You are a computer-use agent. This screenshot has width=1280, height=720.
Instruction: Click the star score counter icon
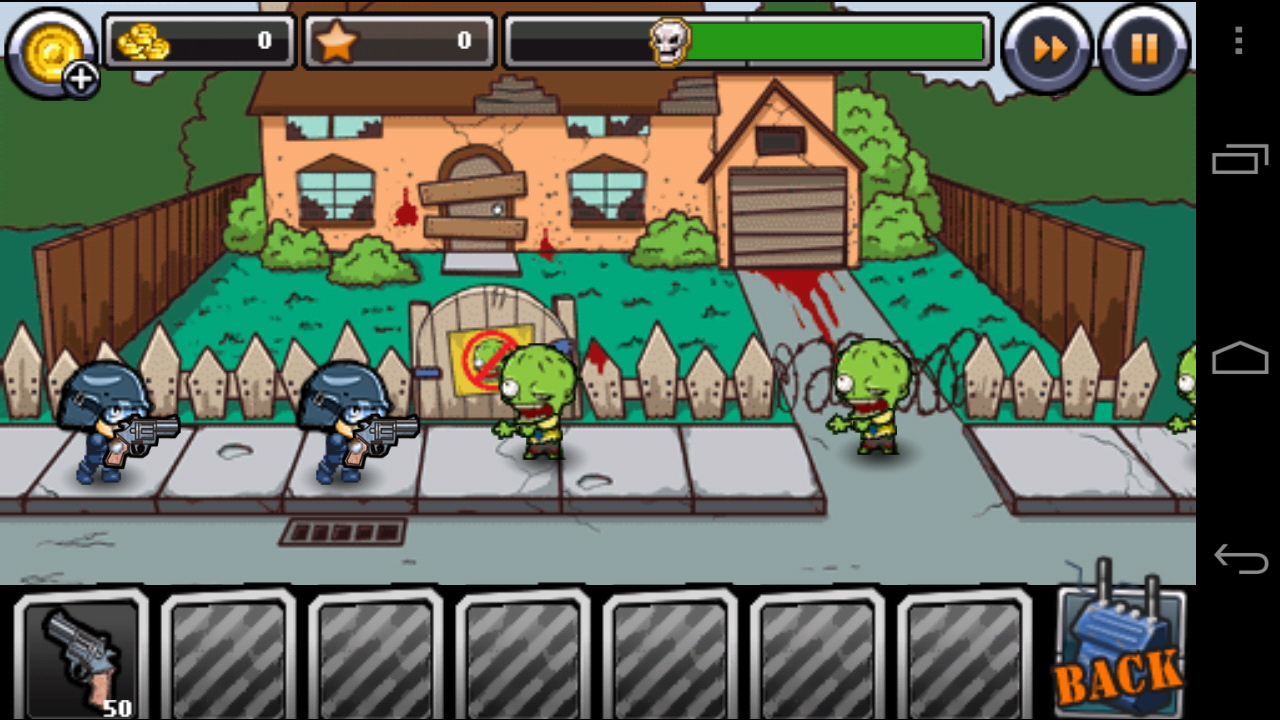[335, 41]
